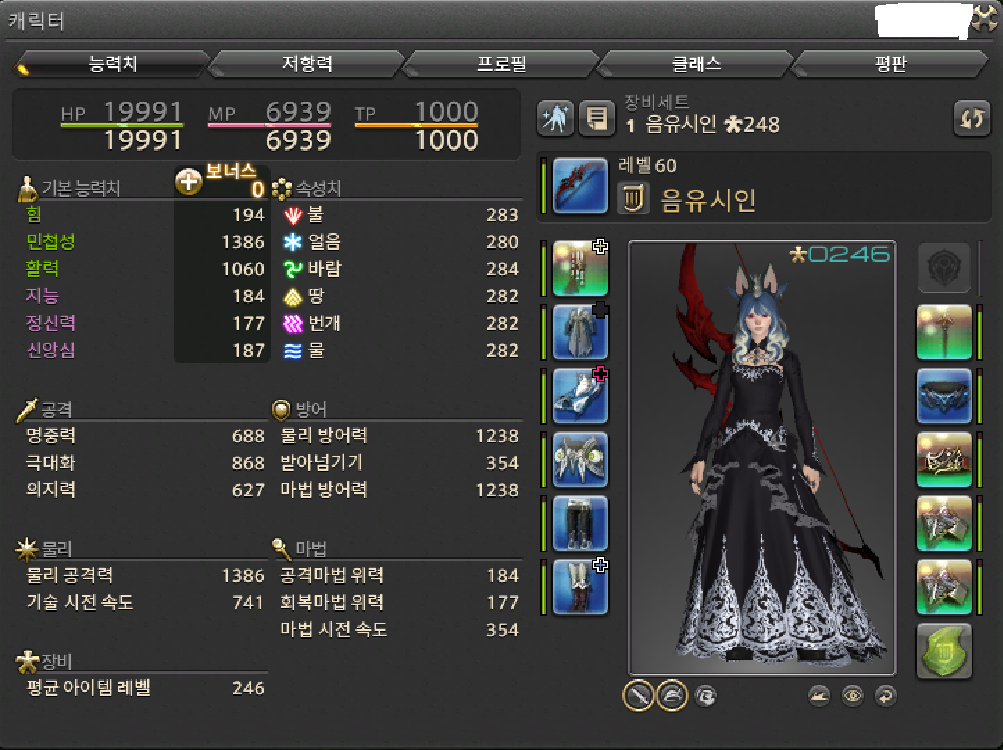Select the boots equipment slot
Viewport: 1003px width, 750px height.
coord(580,587)
